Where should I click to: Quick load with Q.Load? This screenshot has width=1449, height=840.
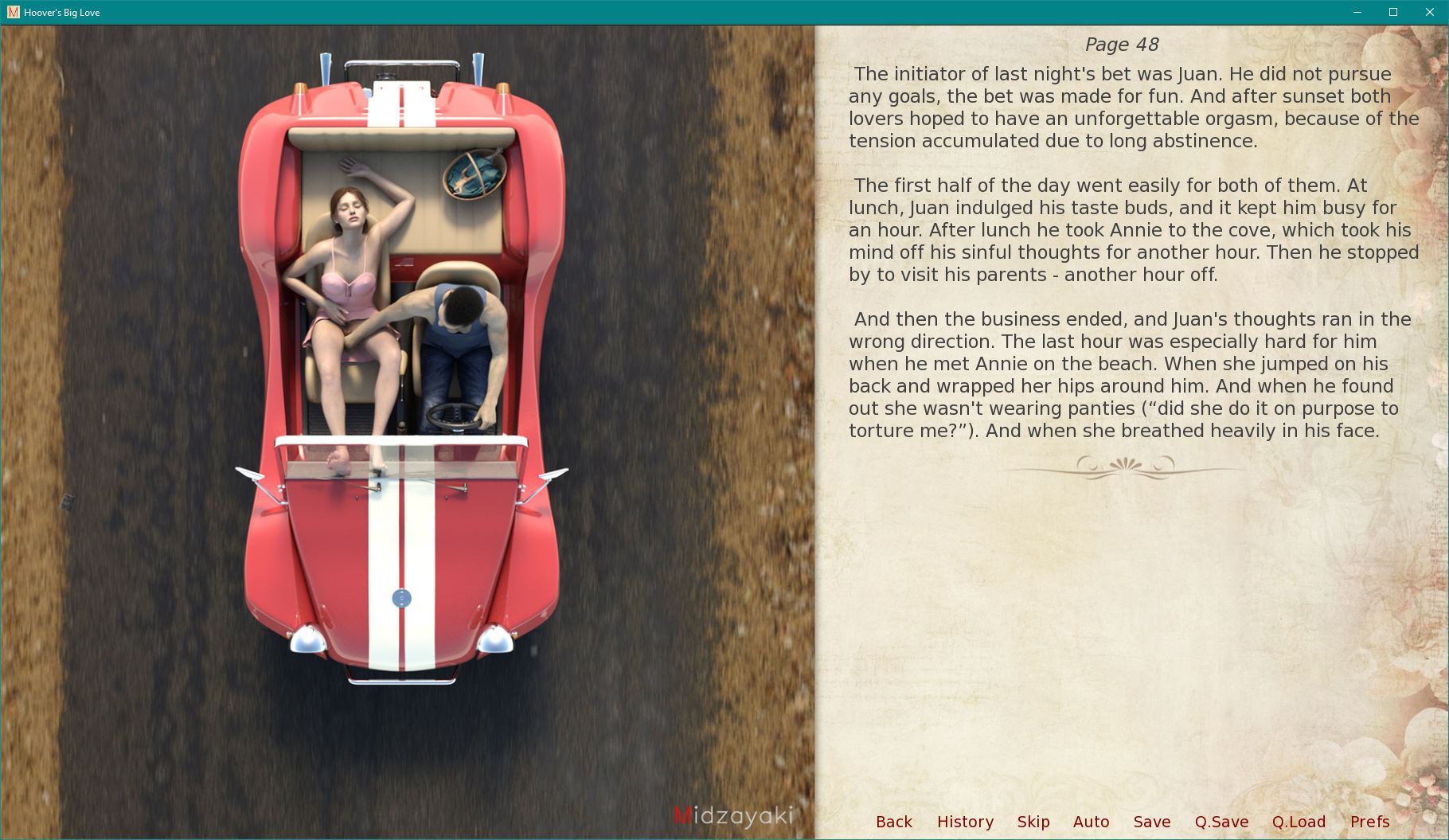tap(1299, 822)
